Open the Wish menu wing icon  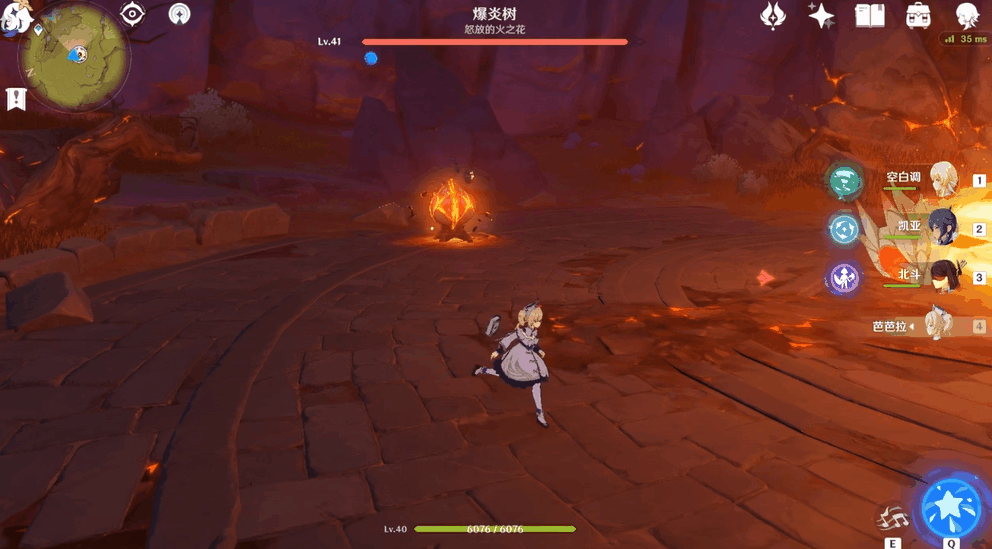pos(773,15)
